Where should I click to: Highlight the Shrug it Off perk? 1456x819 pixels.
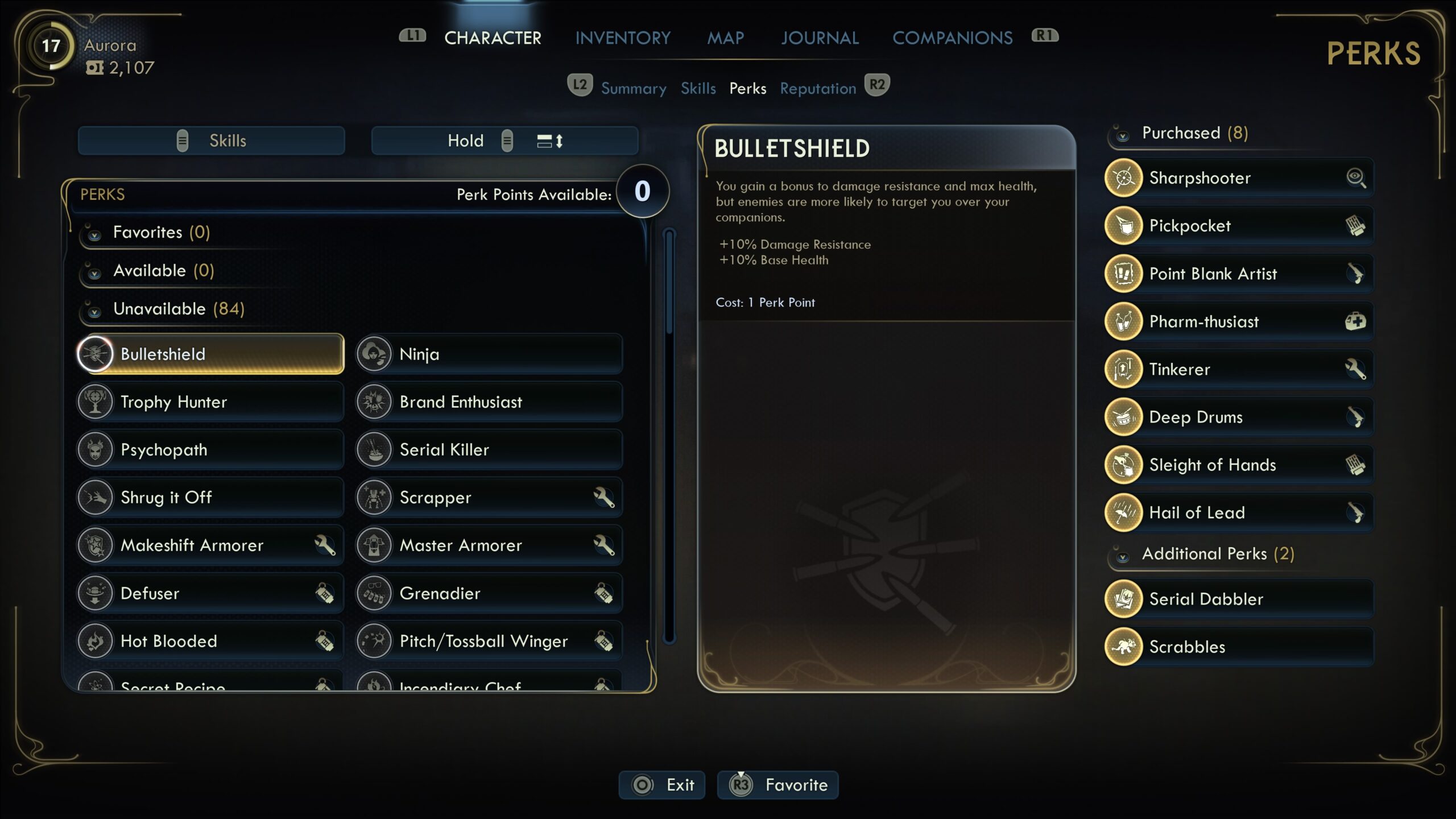pyautogui.click(x=210, y=498)
